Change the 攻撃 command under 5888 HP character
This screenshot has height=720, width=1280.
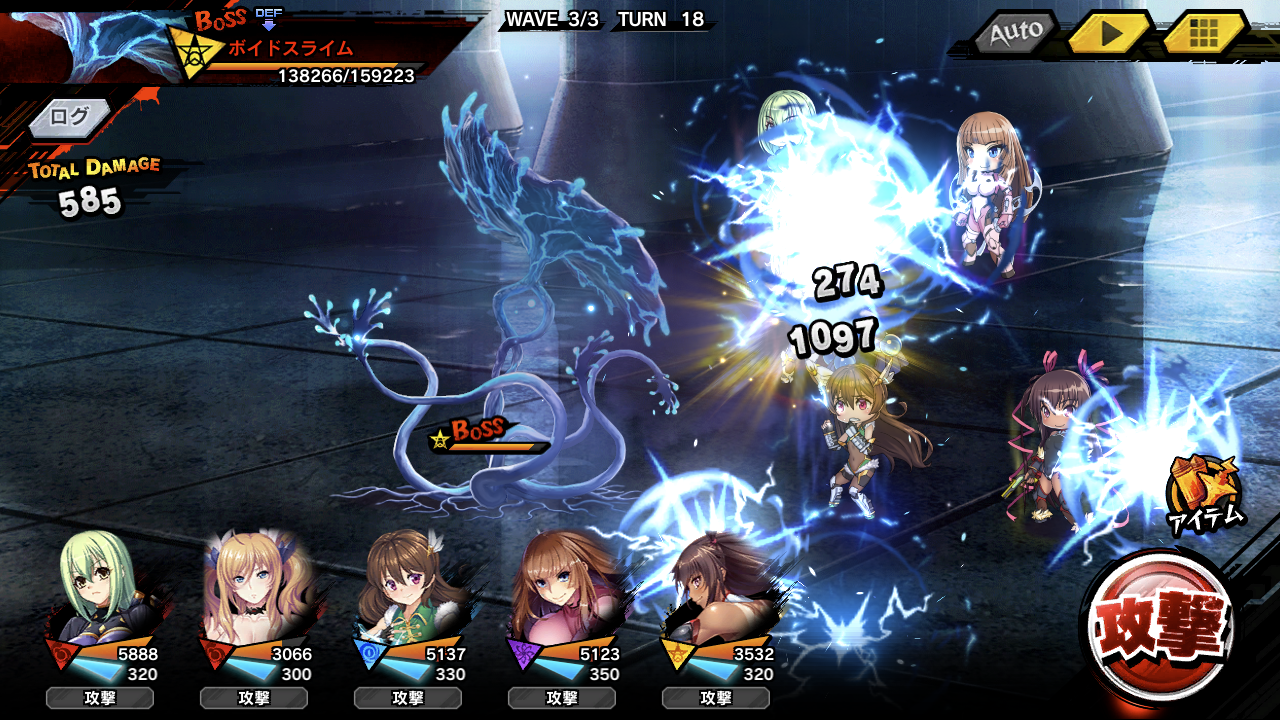(x=100, y=698)
